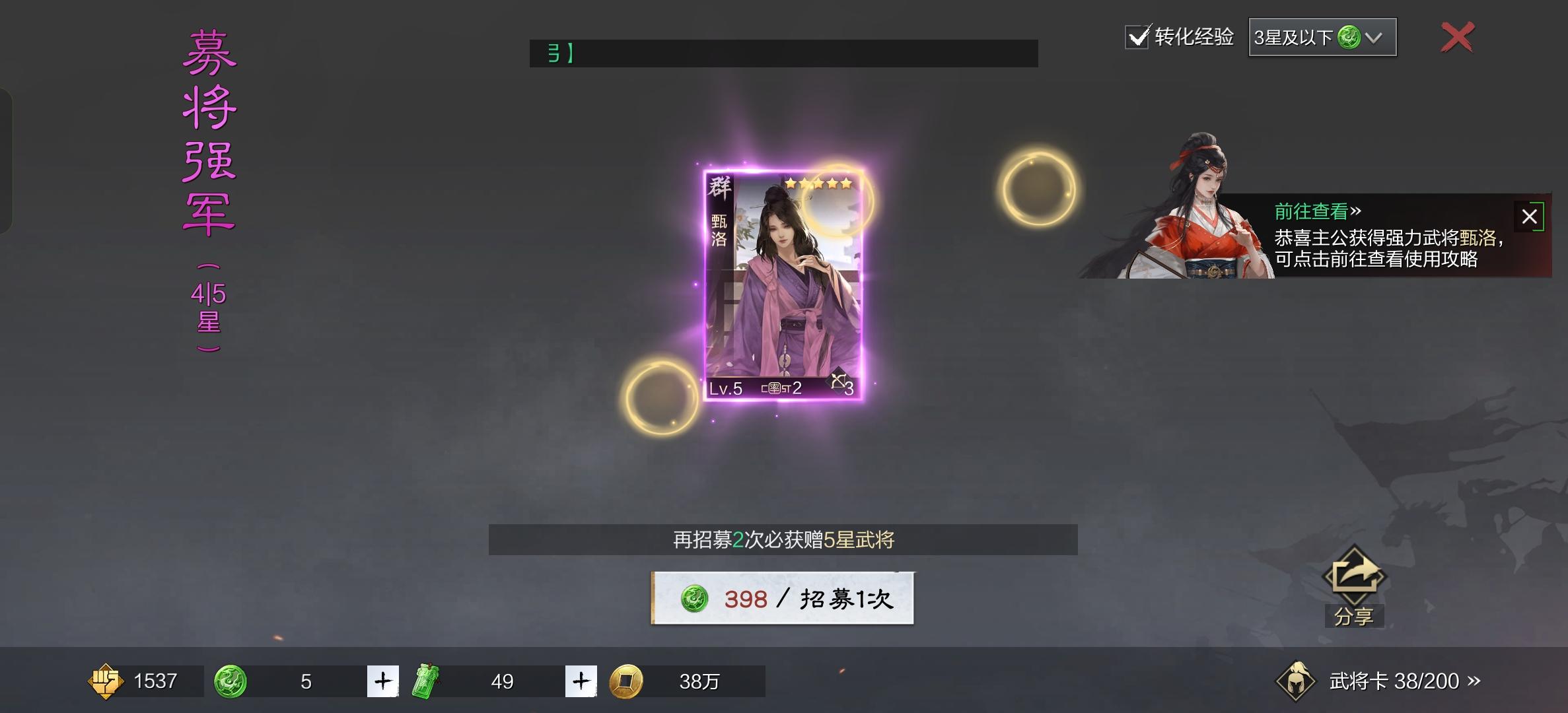Dismiss the 甄洛 congratulation tip popup
The height and width of the screenshot is (713, 1568).
(1530, 217)
